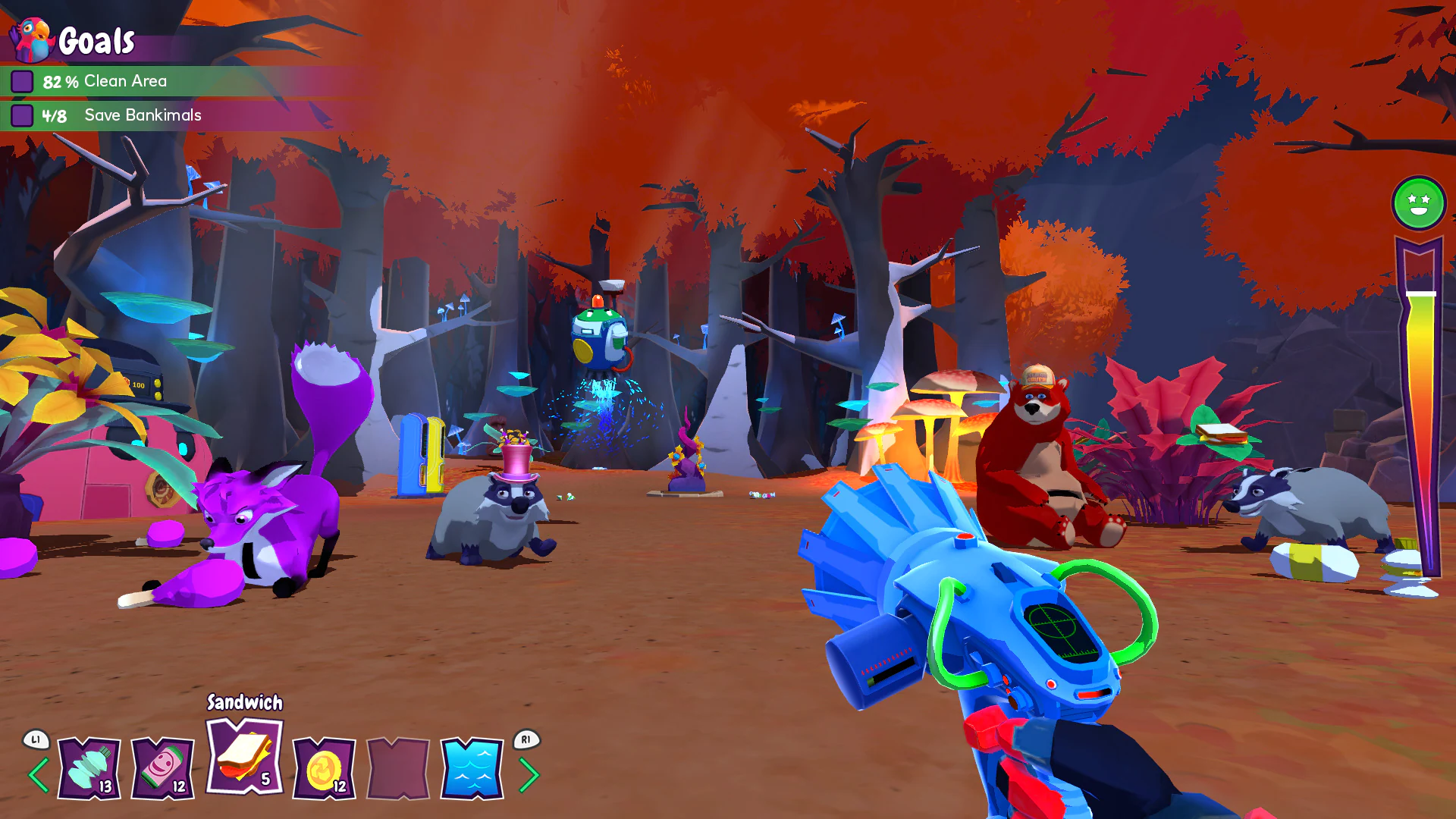Check the Clean Area goal checkbox
This screenshot has height=819, width=1456.
[x=24, y=80]
